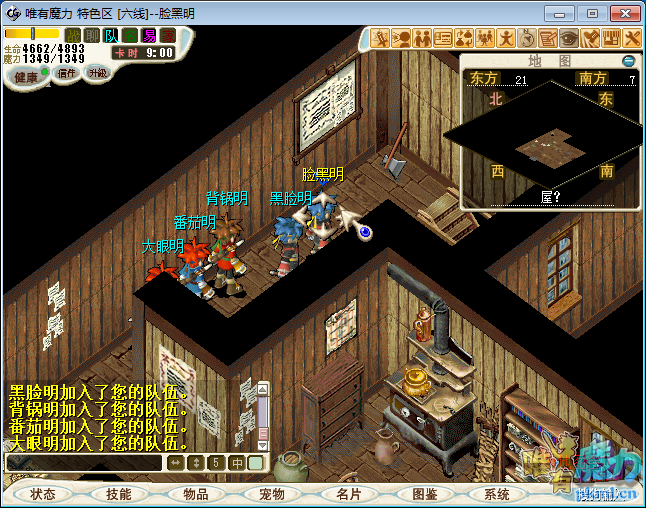Toggle the 易 trade switch
Image resolution: width=646 pixels, height=508 pixels.
point(149,36)
